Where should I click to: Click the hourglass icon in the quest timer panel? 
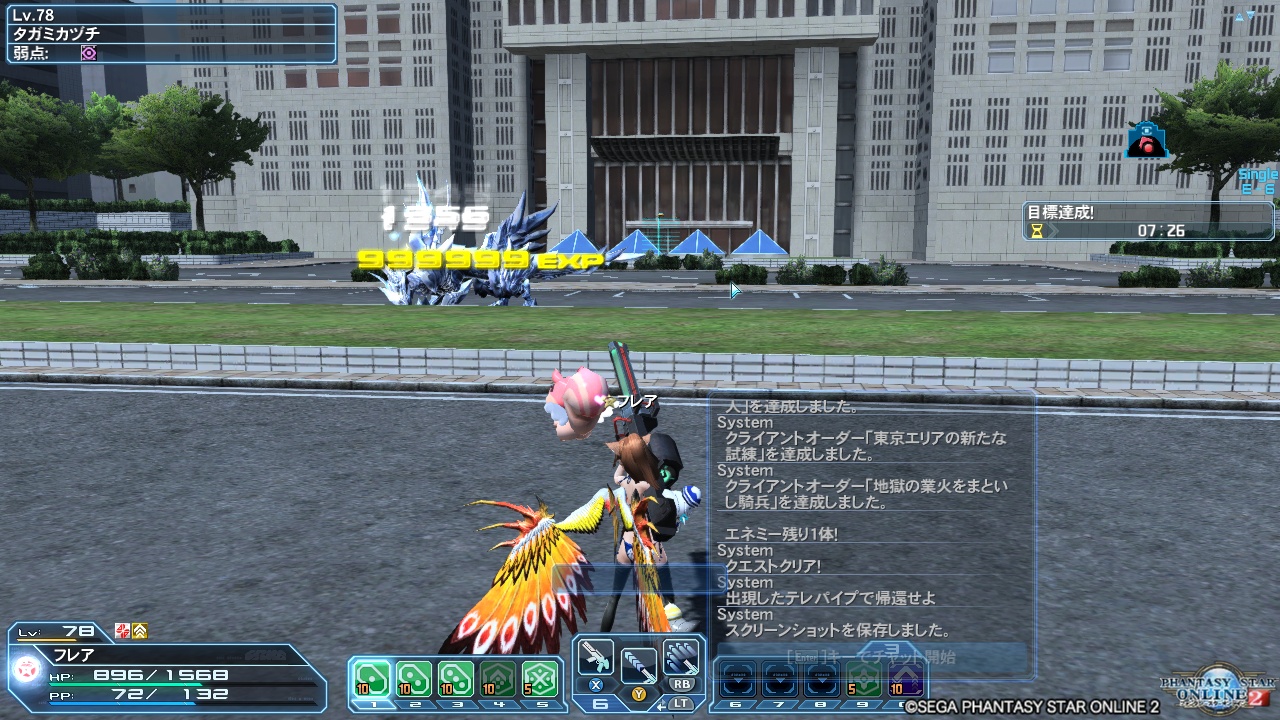(x=1038, y=229)
